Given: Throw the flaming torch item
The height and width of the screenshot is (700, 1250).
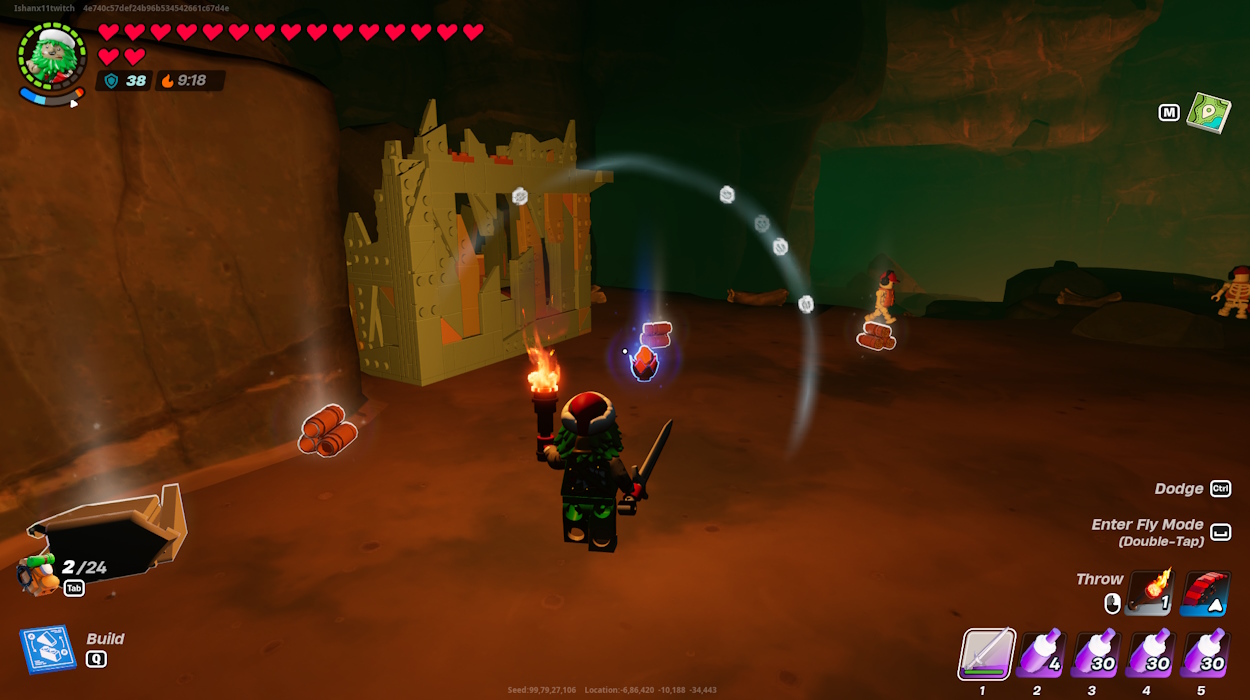Looking at the screenshot, I should coord(1151,593).
